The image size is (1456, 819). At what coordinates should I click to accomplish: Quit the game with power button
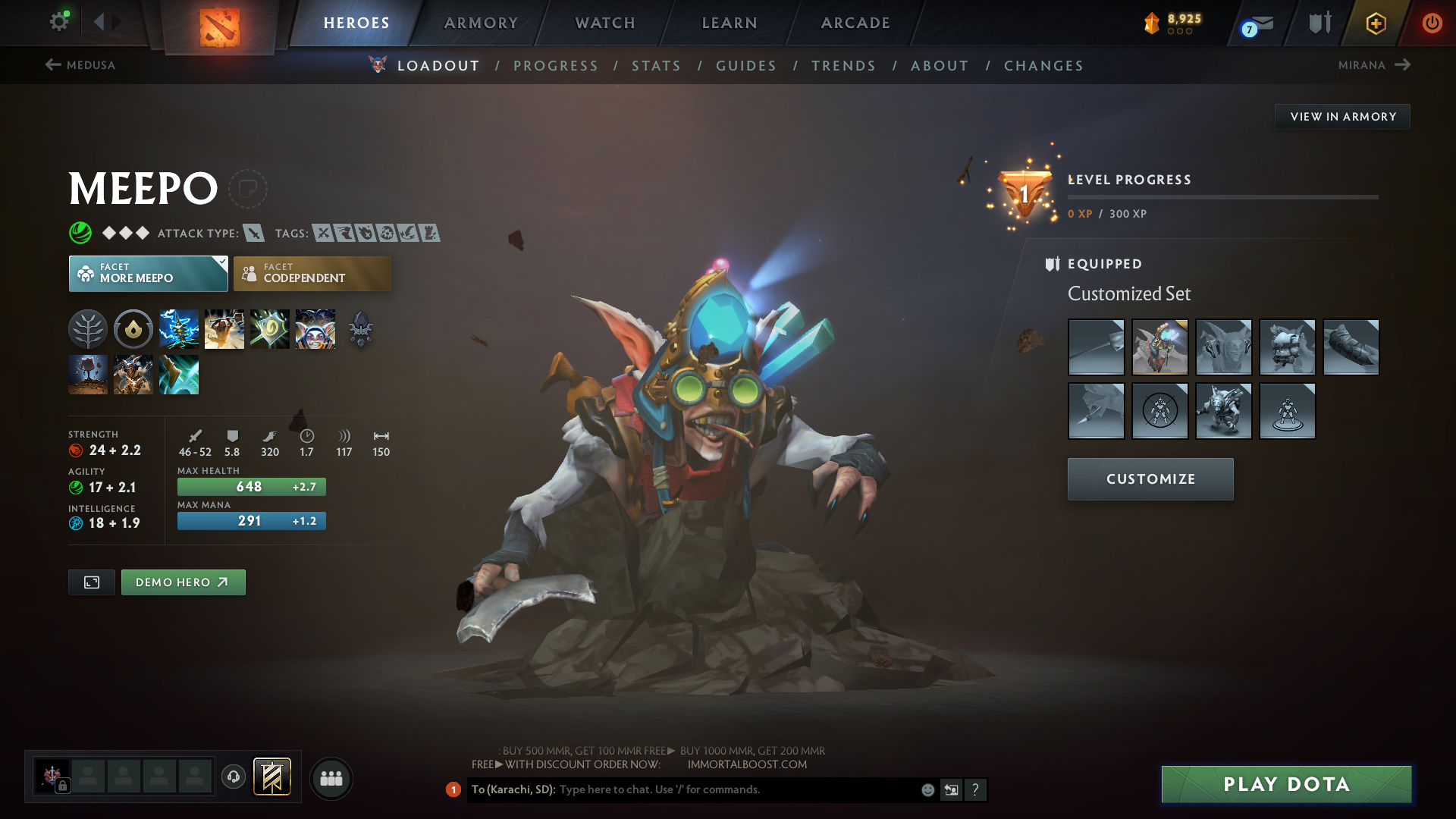pos(1432,23)
